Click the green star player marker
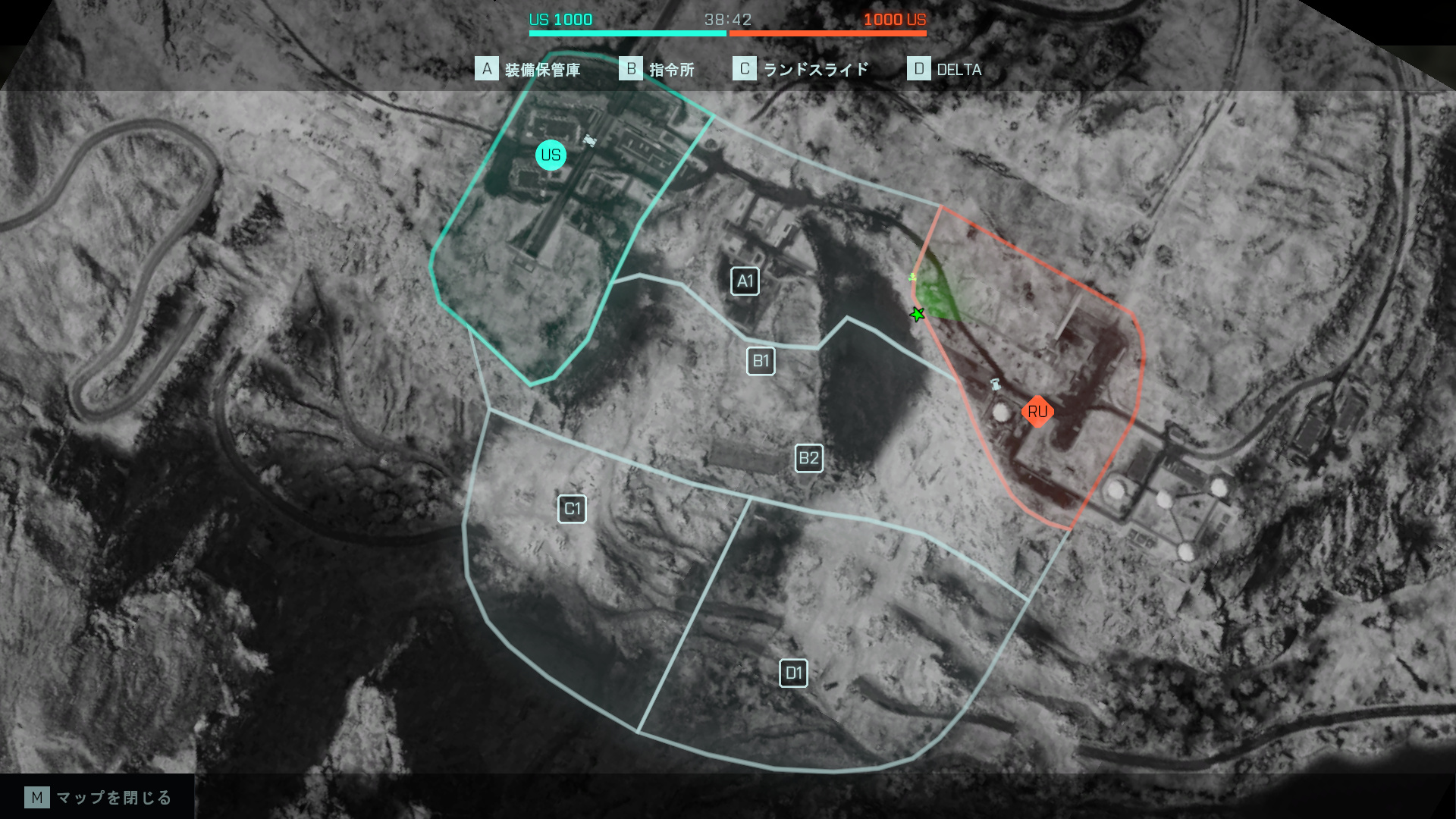 point(918,314)
